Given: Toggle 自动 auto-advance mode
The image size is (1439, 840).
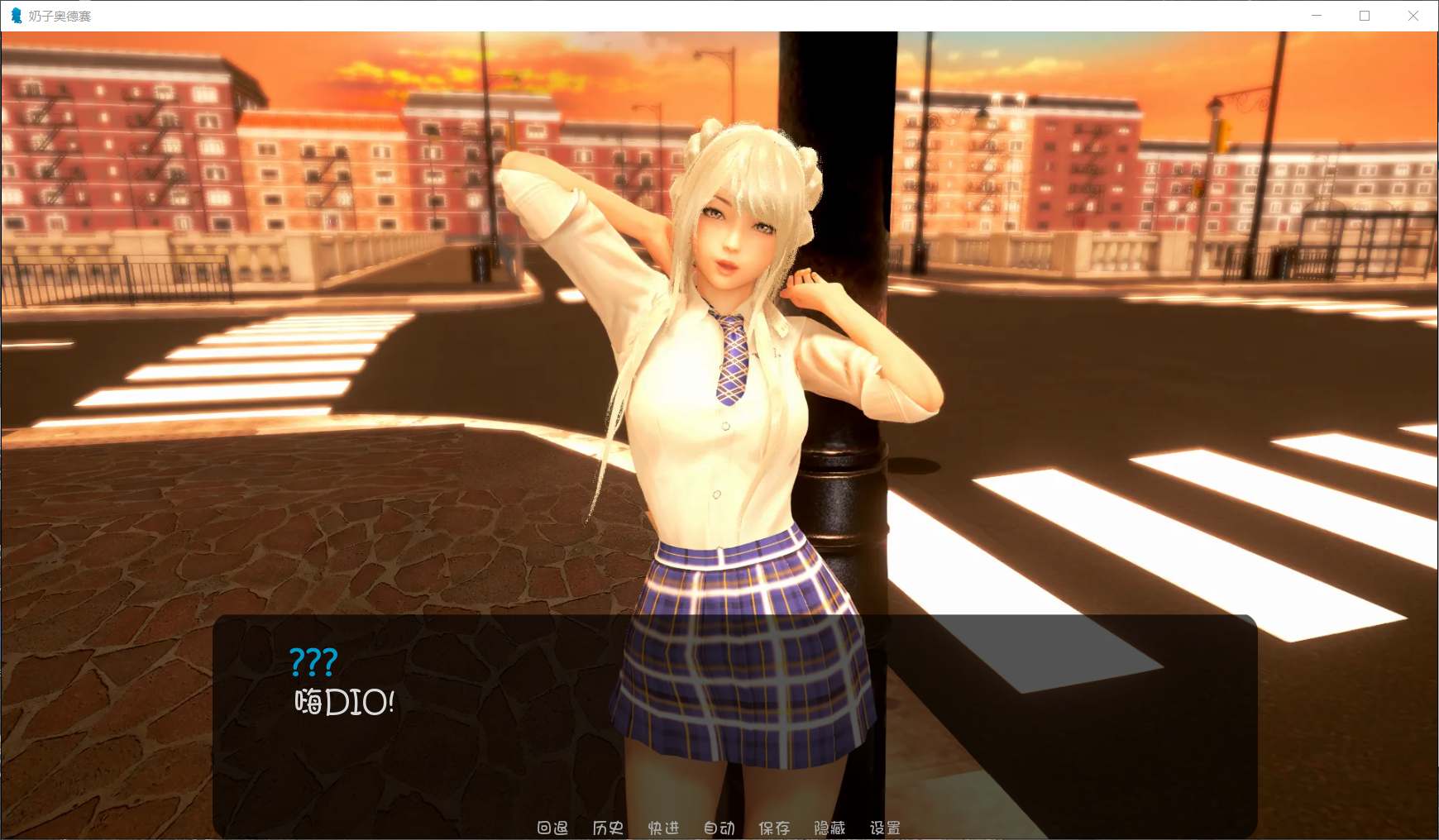Looking at the screenshot, I should [x=719, y=828].
